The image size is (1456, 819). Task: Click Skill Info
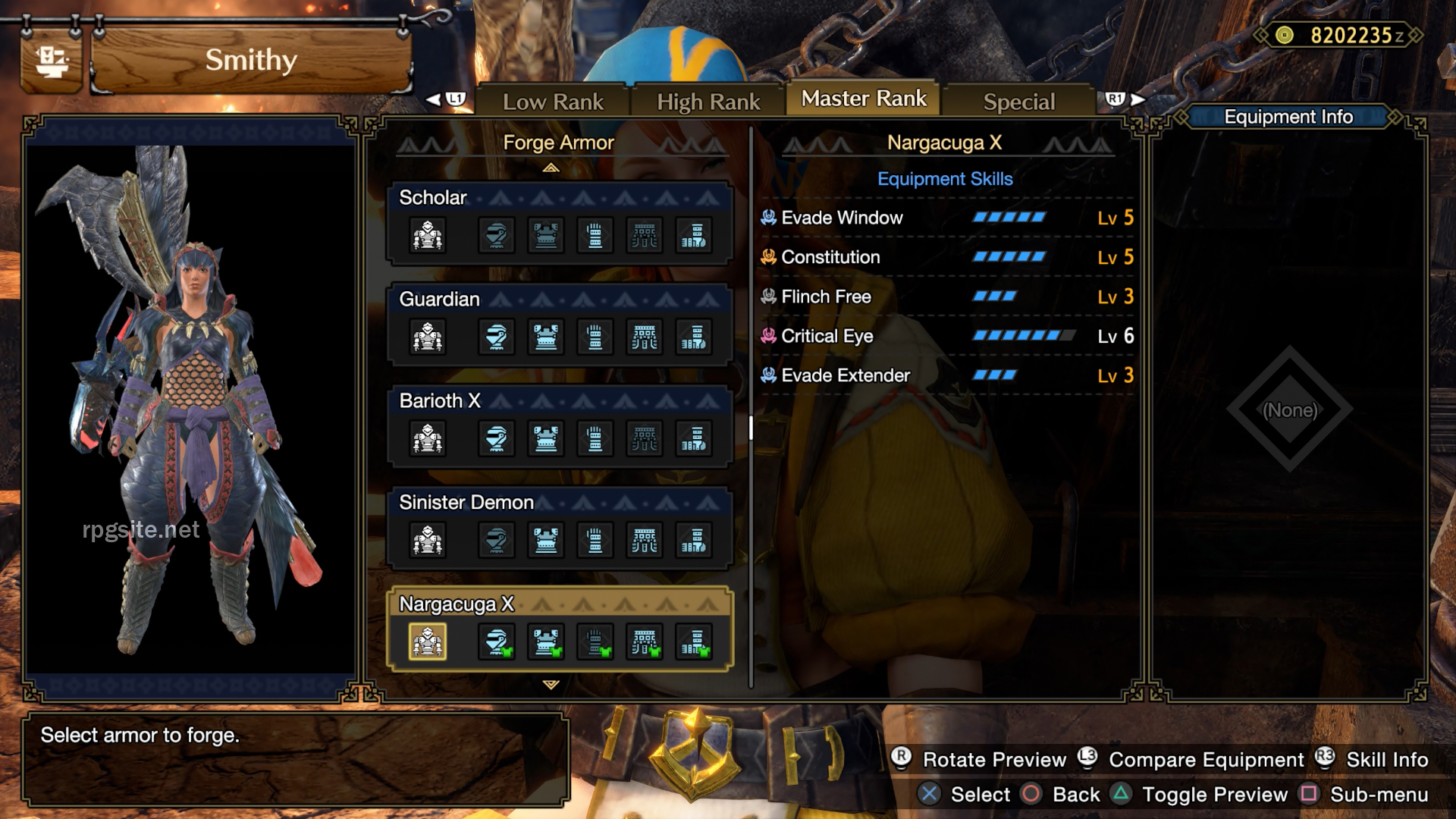pyautogui.click(x=1385, y=759)
